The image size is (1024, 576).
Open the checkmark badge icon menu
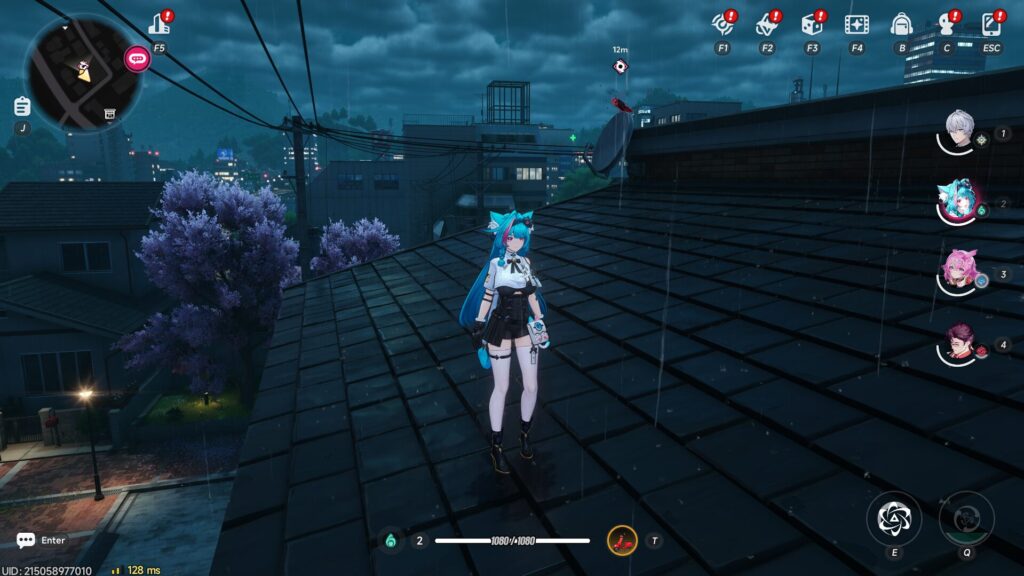(767, 24)
